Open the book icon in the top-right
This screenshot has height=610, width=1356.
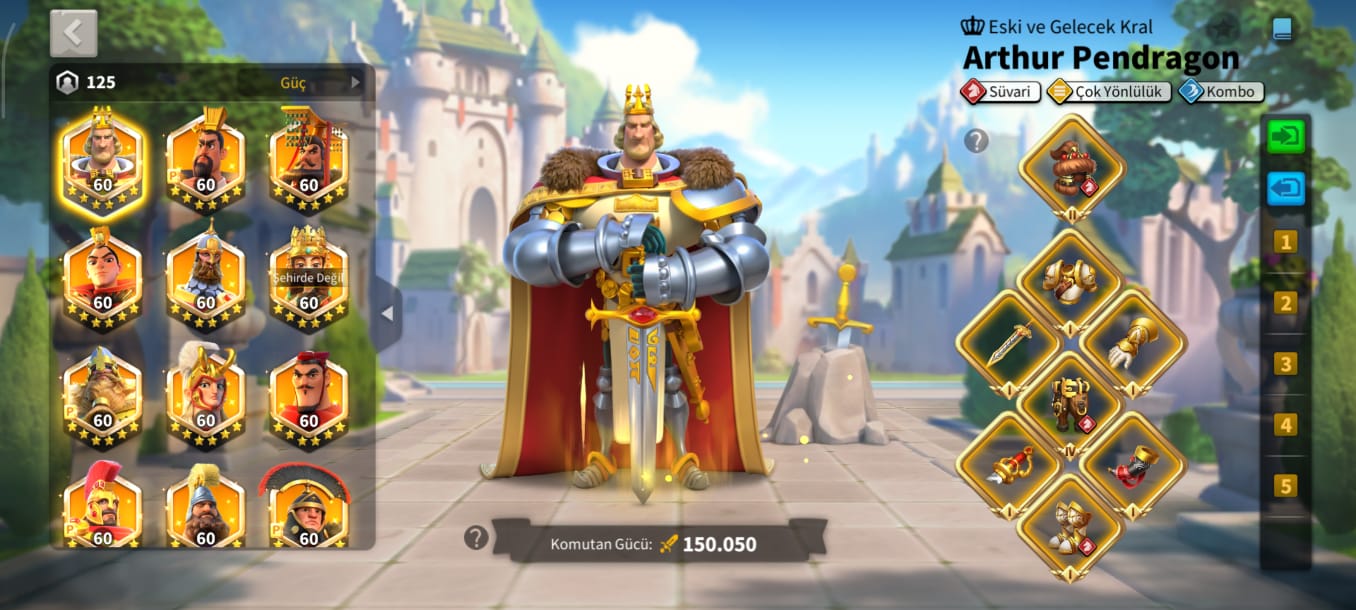(1282, 29)
